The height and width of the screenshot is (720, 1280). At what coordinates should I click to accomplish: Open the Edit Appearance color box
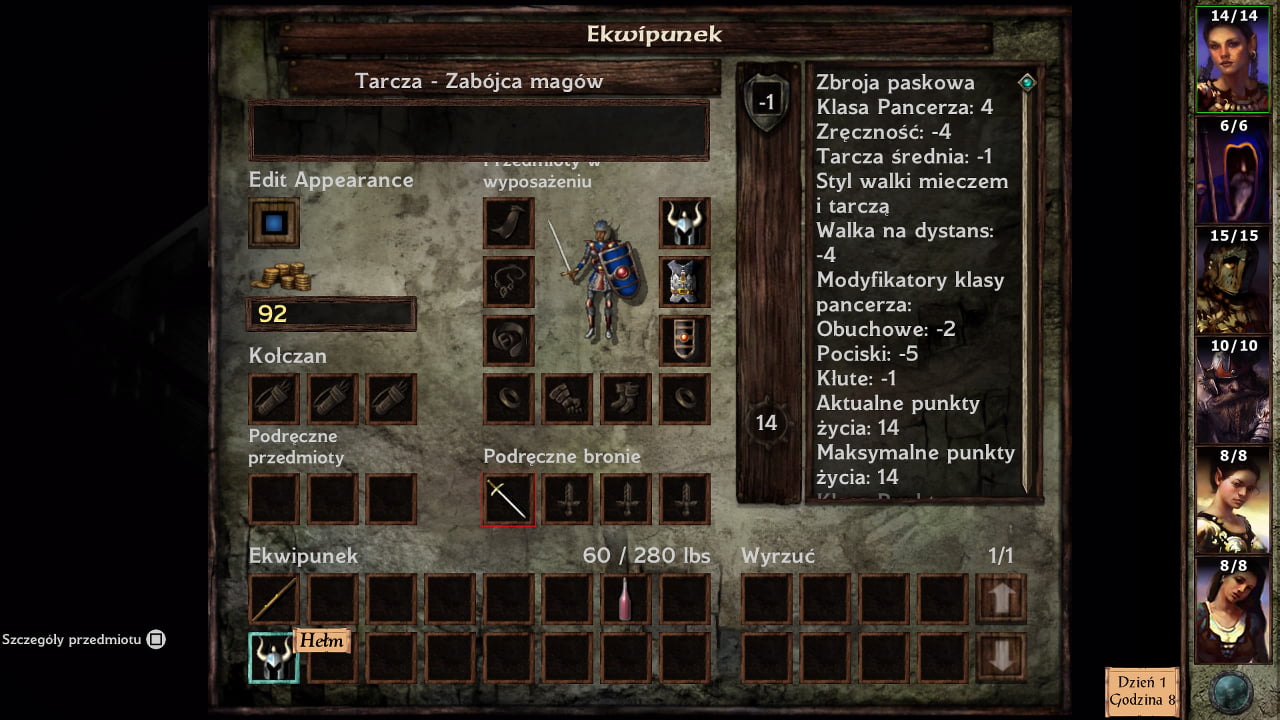tap(274, 222)
